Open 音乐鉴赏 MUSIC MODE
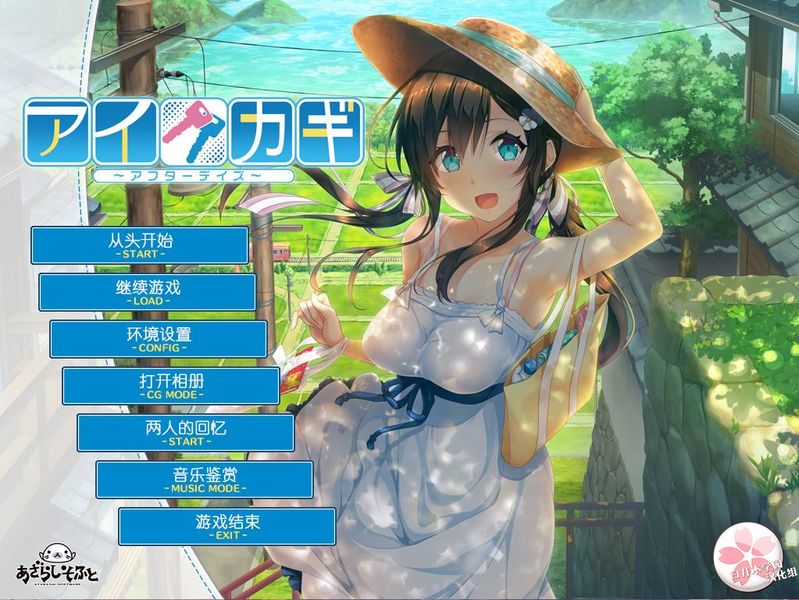Screen dimensions: 799x600 (x=204, y=480)
